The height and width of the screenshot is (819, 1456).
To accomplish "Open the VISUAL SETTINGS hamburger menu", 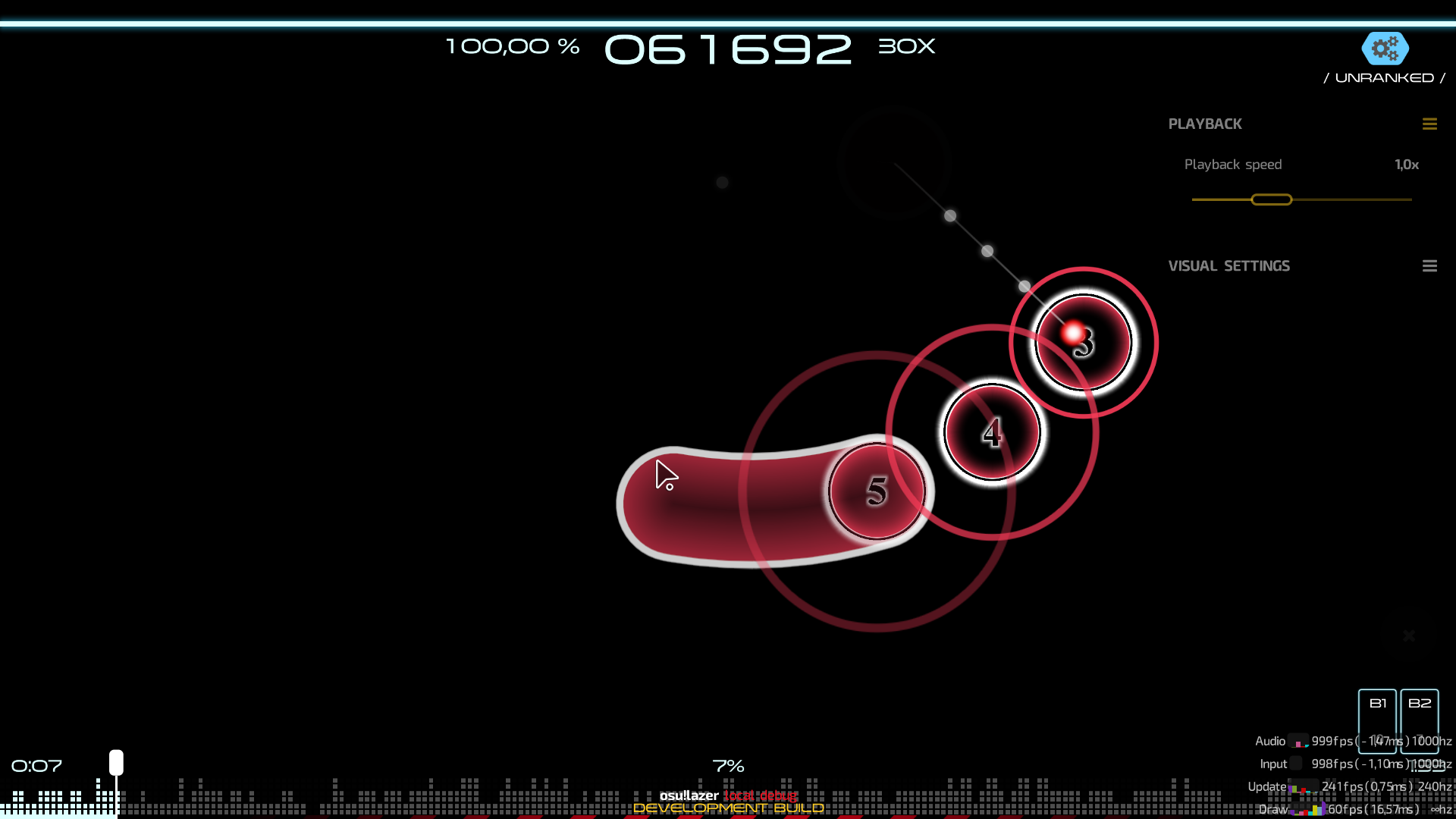I will 1430,265.
